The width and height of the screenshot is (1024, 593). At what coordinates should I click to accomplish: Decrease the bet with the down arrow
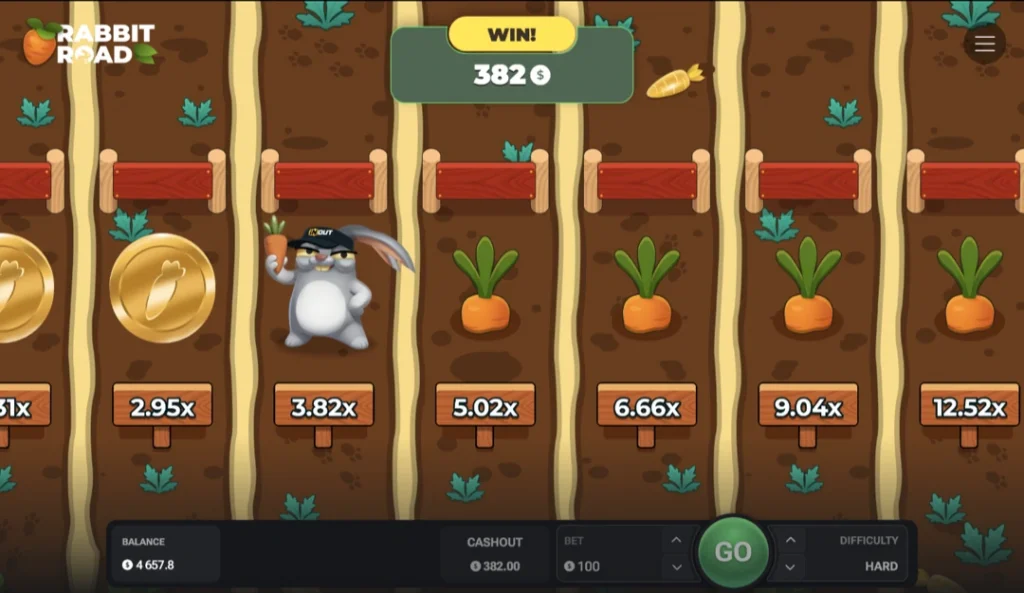point(677,567)
